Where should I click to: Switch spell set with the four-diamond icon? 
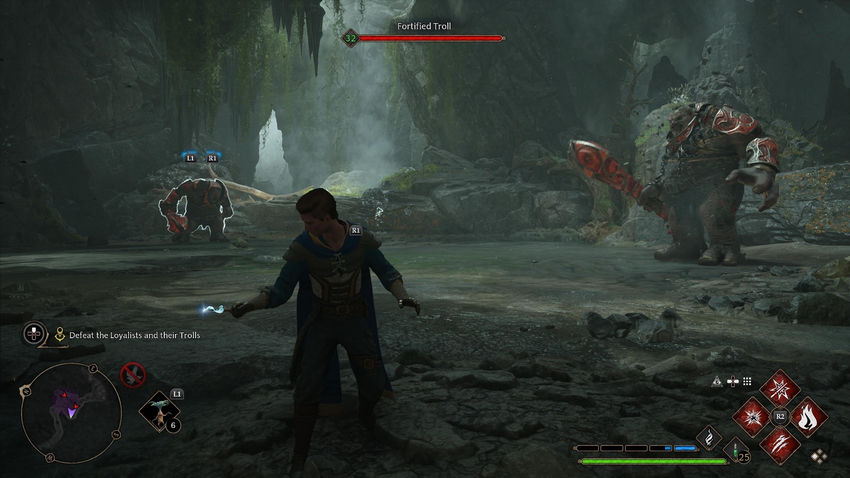coord(818,456)
